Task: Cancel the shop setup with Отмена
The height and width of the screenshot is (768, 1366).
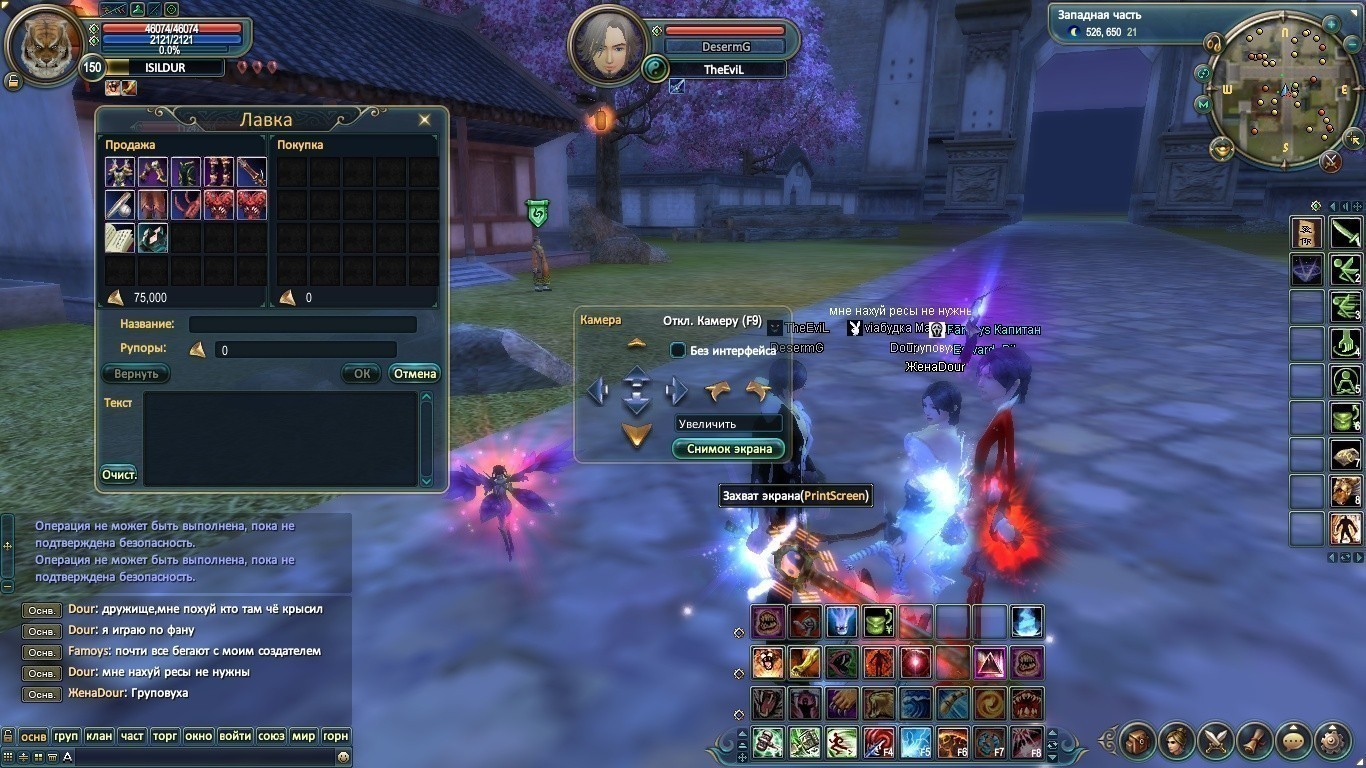Action: pyautogui.click(x=414, y=374)
